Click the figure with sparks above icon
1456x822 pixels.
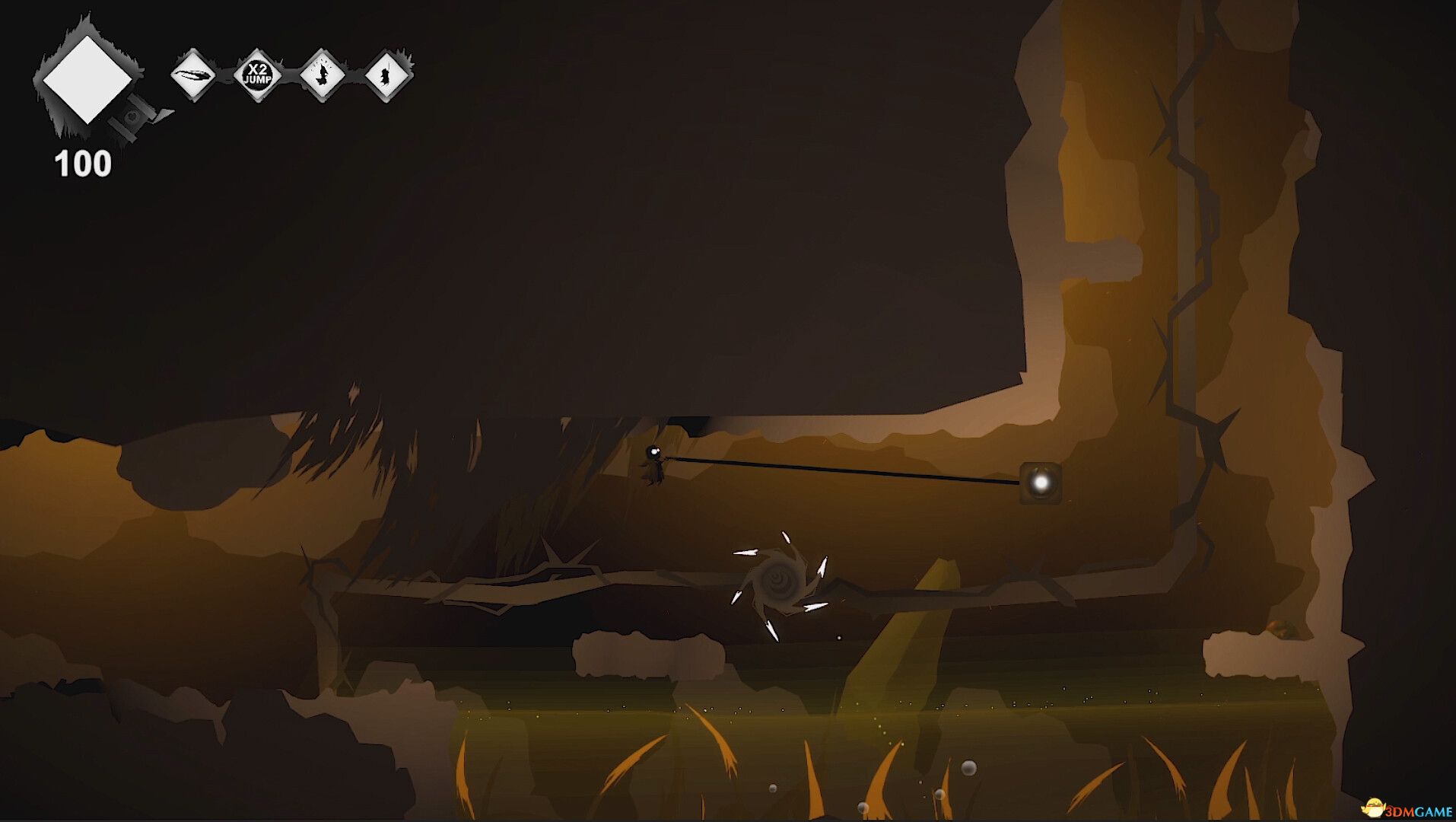[x=323, y=75]
